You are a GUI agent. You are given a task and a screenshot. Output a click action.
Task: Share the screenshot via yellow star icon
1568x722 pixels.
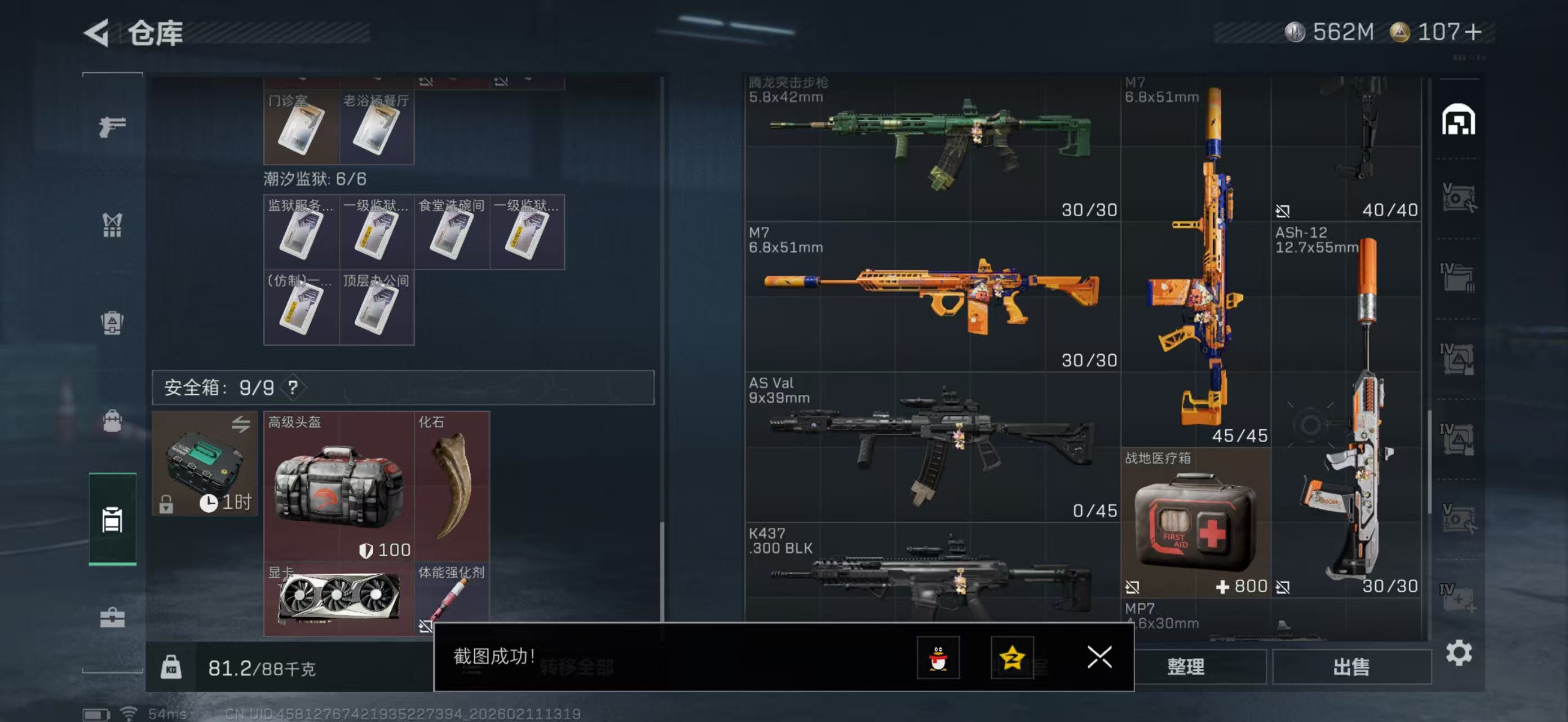(1012, 658)
